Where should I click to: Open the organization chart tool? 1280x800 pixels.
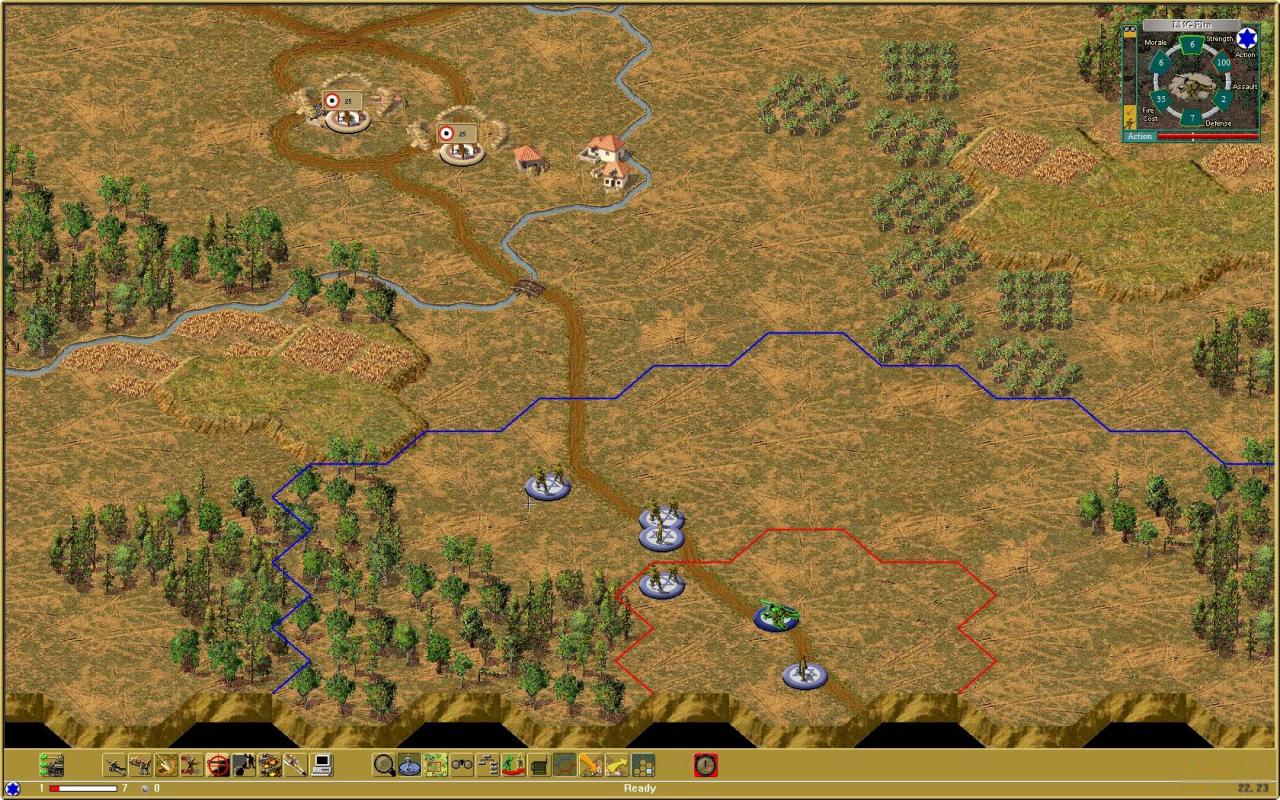click(488, 765)
